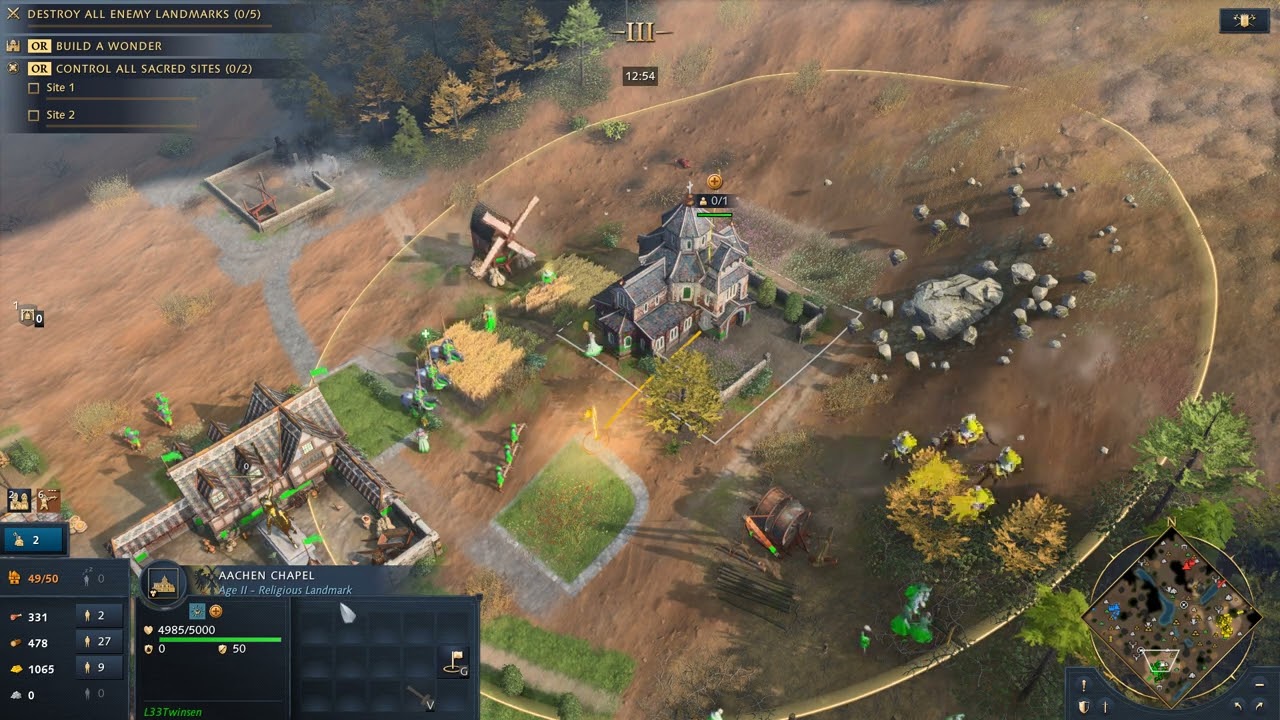Screen dimensions: 1280x720
Task: Select the Site 1 sacred site entry
Action: pyautogui.click(x=60, y=88)
